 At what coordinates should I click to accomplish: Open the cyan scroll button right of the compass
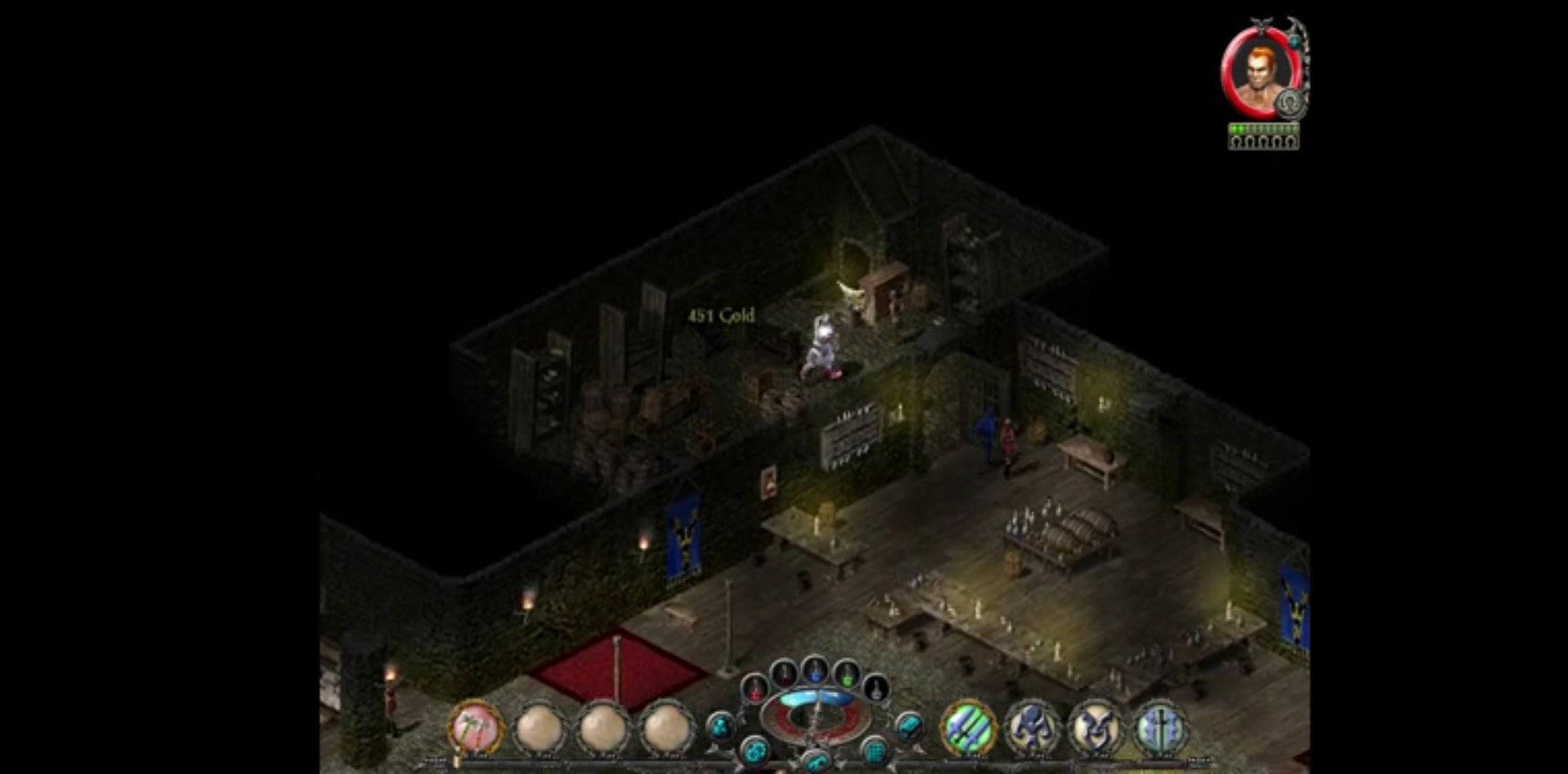point(909,726)
